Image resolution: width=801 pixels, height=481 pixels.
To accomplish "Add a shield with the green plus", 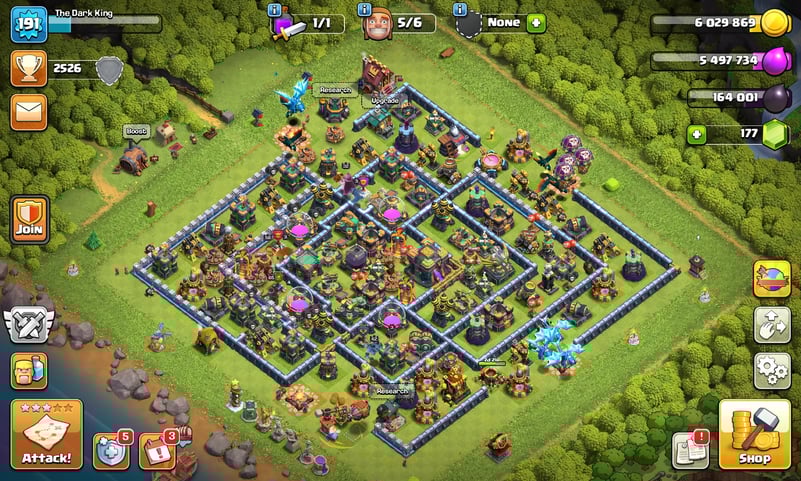I will (x=536, y=23).
